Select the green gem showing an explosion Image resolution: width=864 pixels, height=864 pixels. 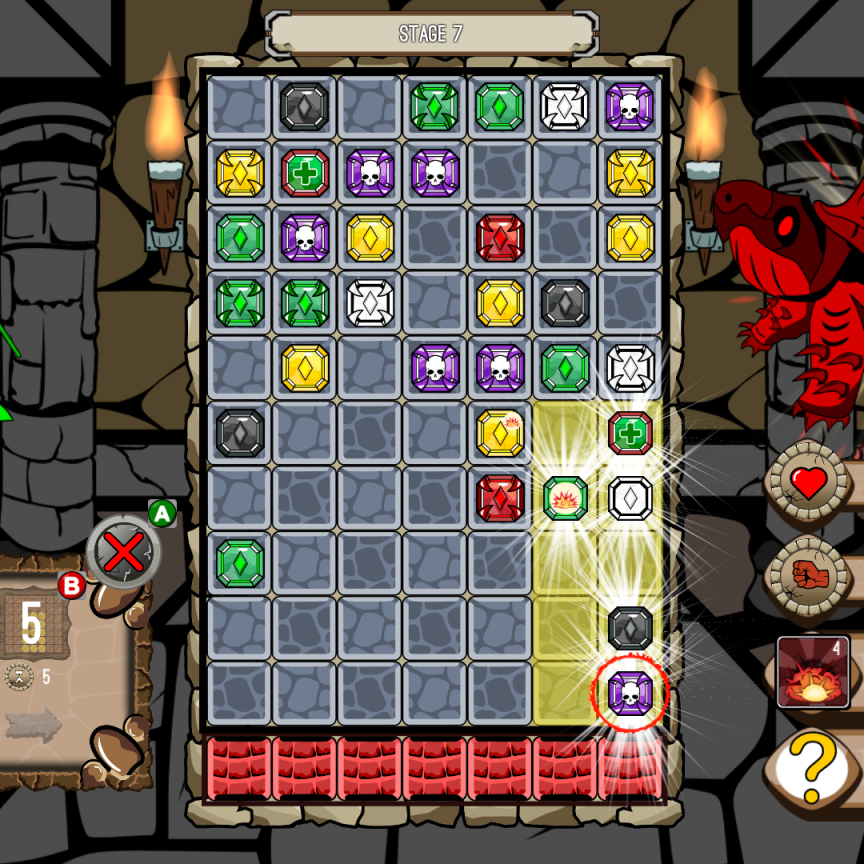tap(565, 498)
